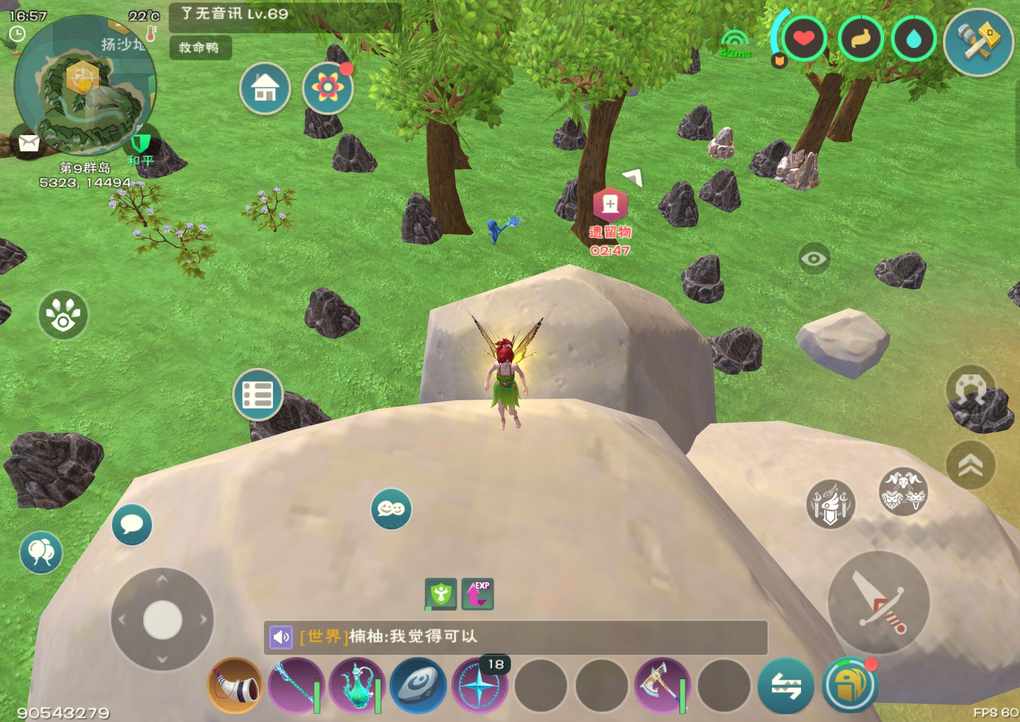The width and height of the screenshot is (1020, 722).
Task: Select the axe in the hotbar
Action: (662, 685)
